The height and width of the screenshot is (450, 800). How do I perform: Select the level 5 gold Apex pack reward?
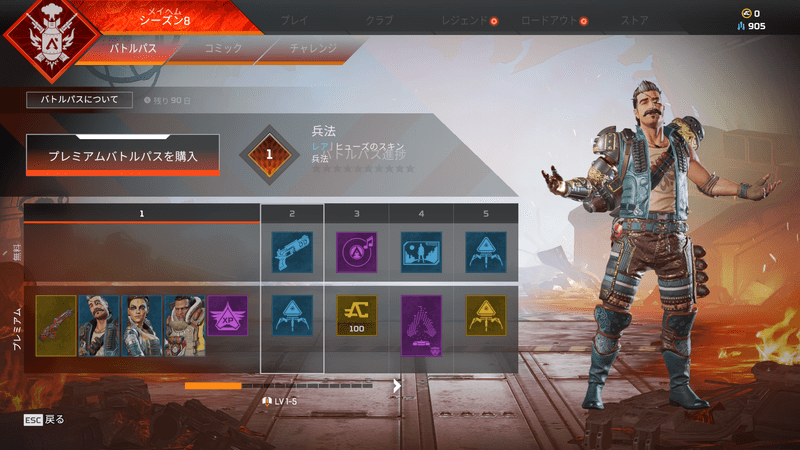(485, 315)
